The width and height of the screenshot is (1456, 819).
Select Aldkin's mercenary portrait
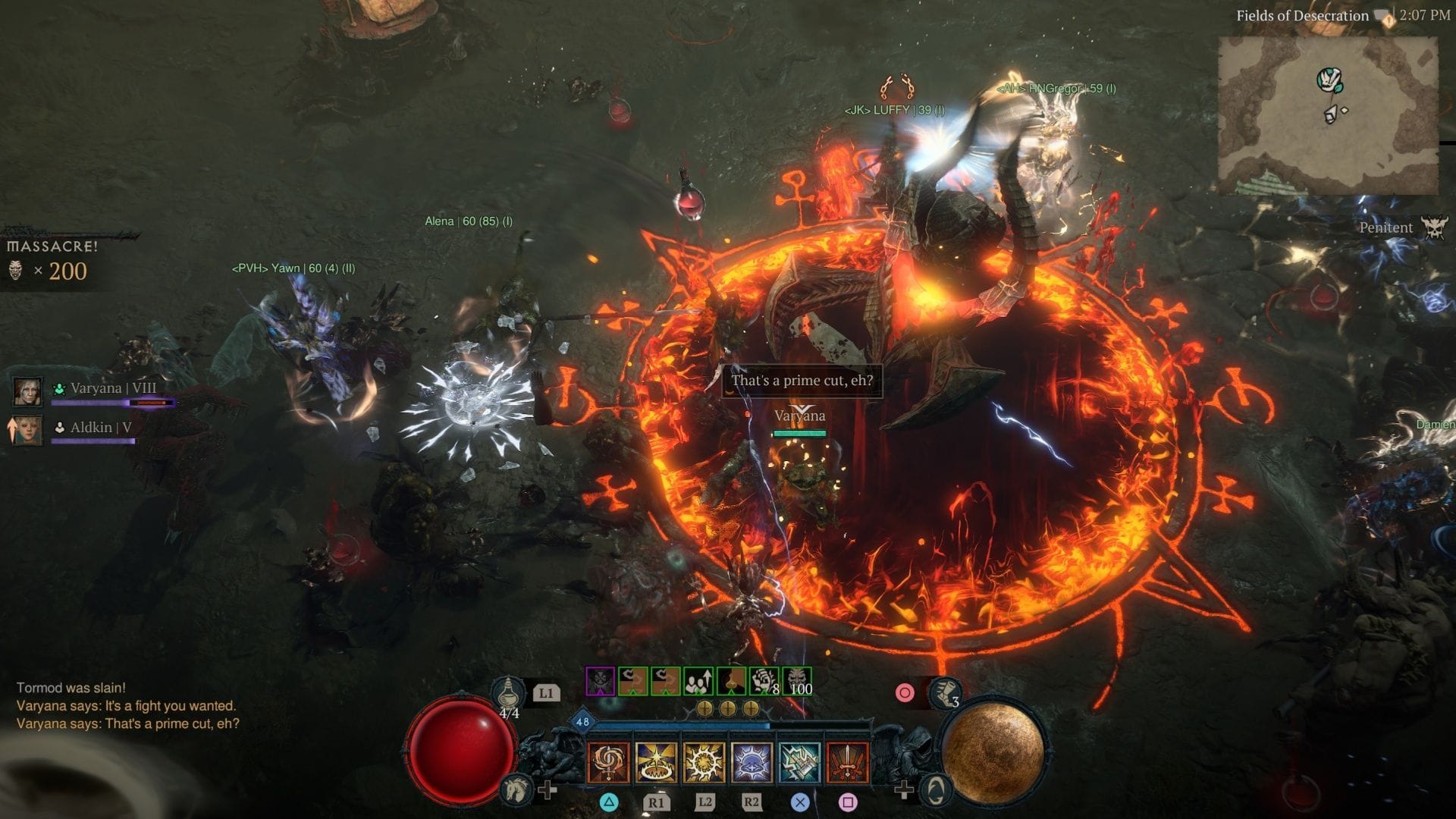click(x=28, y=430)
